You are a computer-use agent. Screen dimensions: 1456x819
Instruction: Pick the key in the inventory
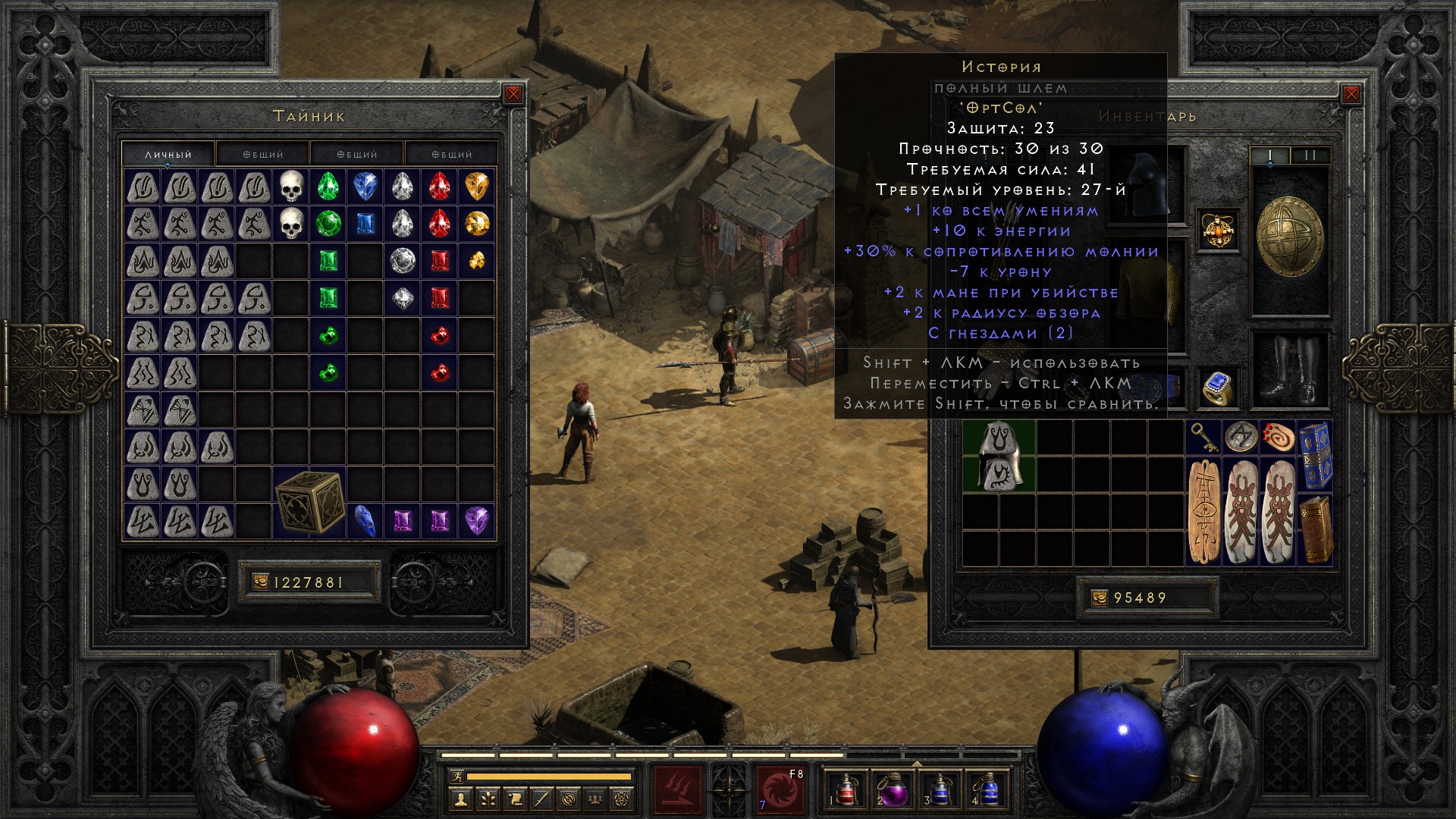pos(1204,438)
